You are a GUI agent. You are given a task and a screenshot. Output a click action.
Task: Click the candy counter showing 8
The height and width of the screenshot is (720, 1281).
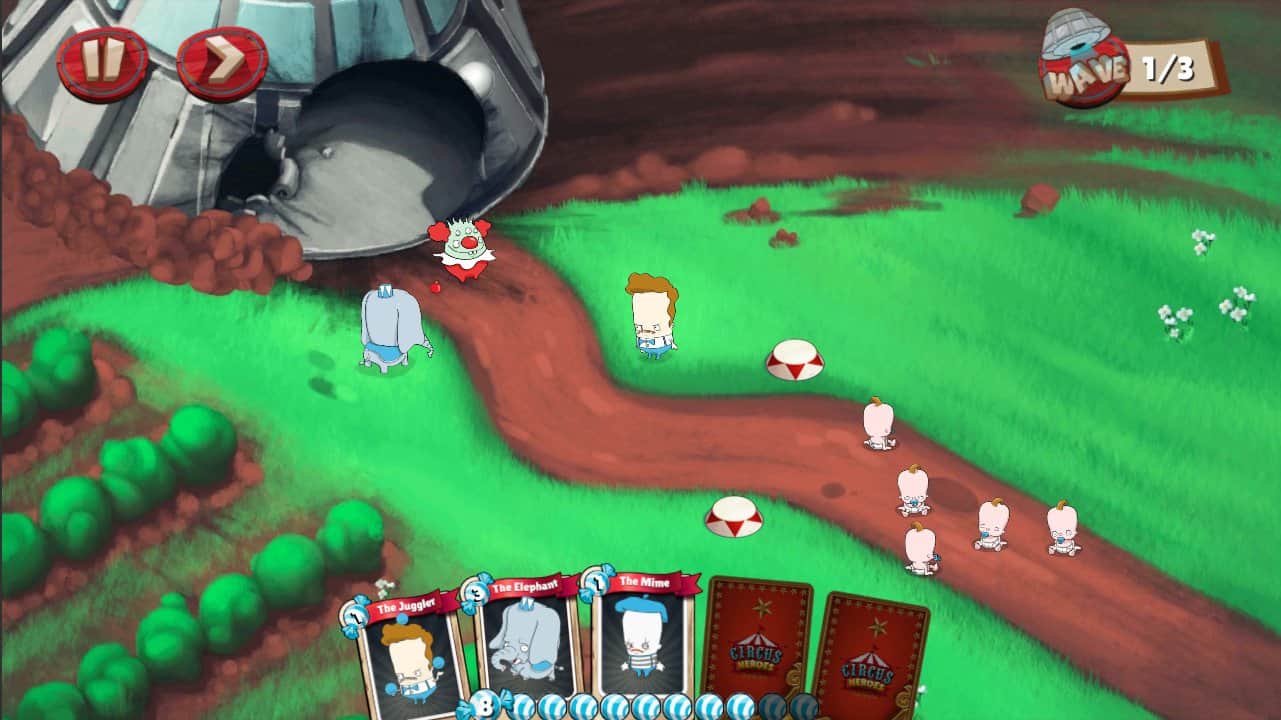click(x=488, y=703)
